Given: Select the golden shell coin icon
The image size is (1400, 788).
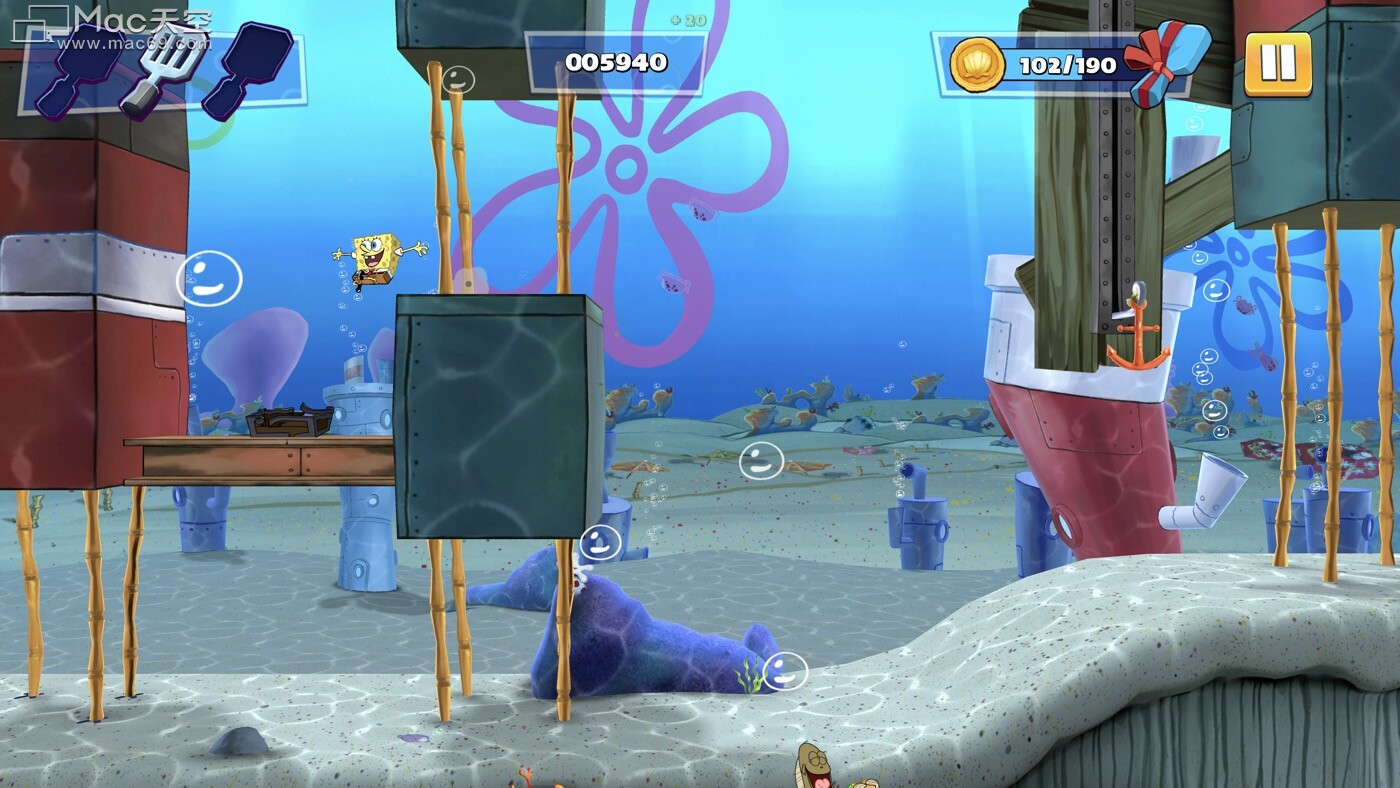Looking at the screenshot, I should (977, 66).
